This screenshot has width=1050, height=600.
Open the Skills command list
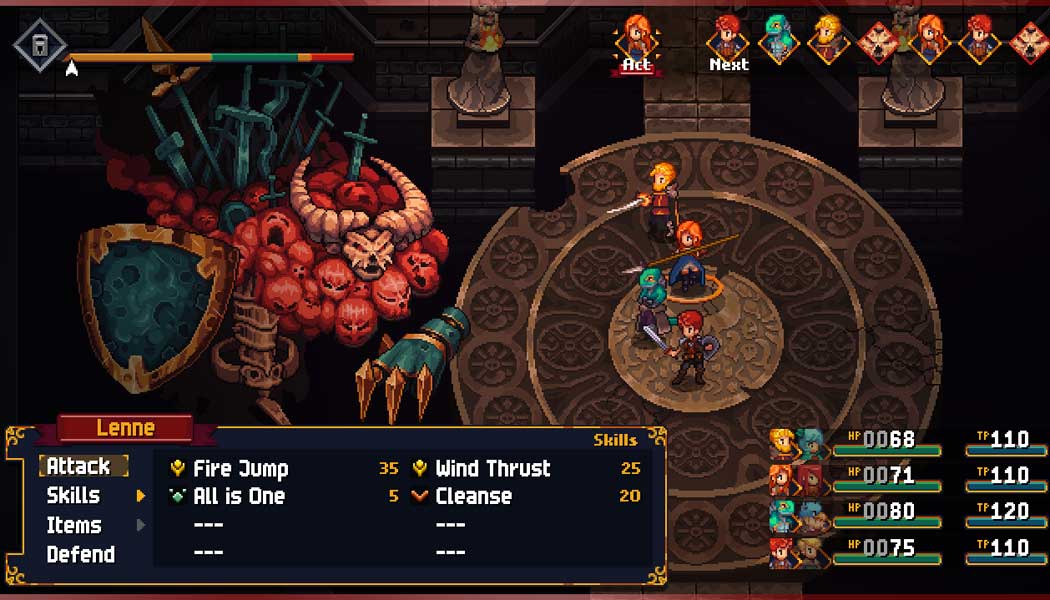pyautogui.click(x=74, y=495)
